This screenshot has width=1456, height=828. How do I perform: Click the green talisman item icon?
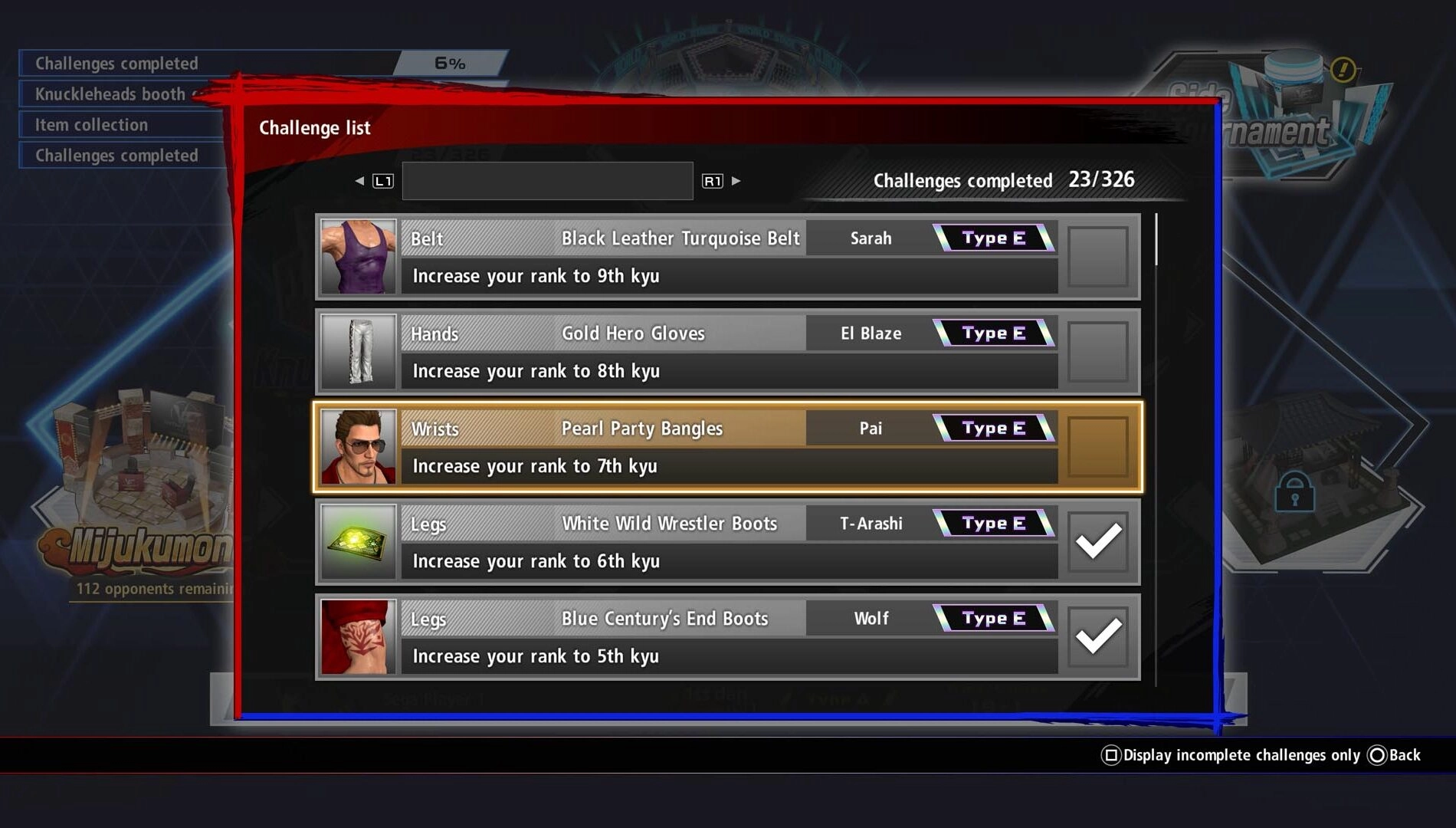(357, 542)
